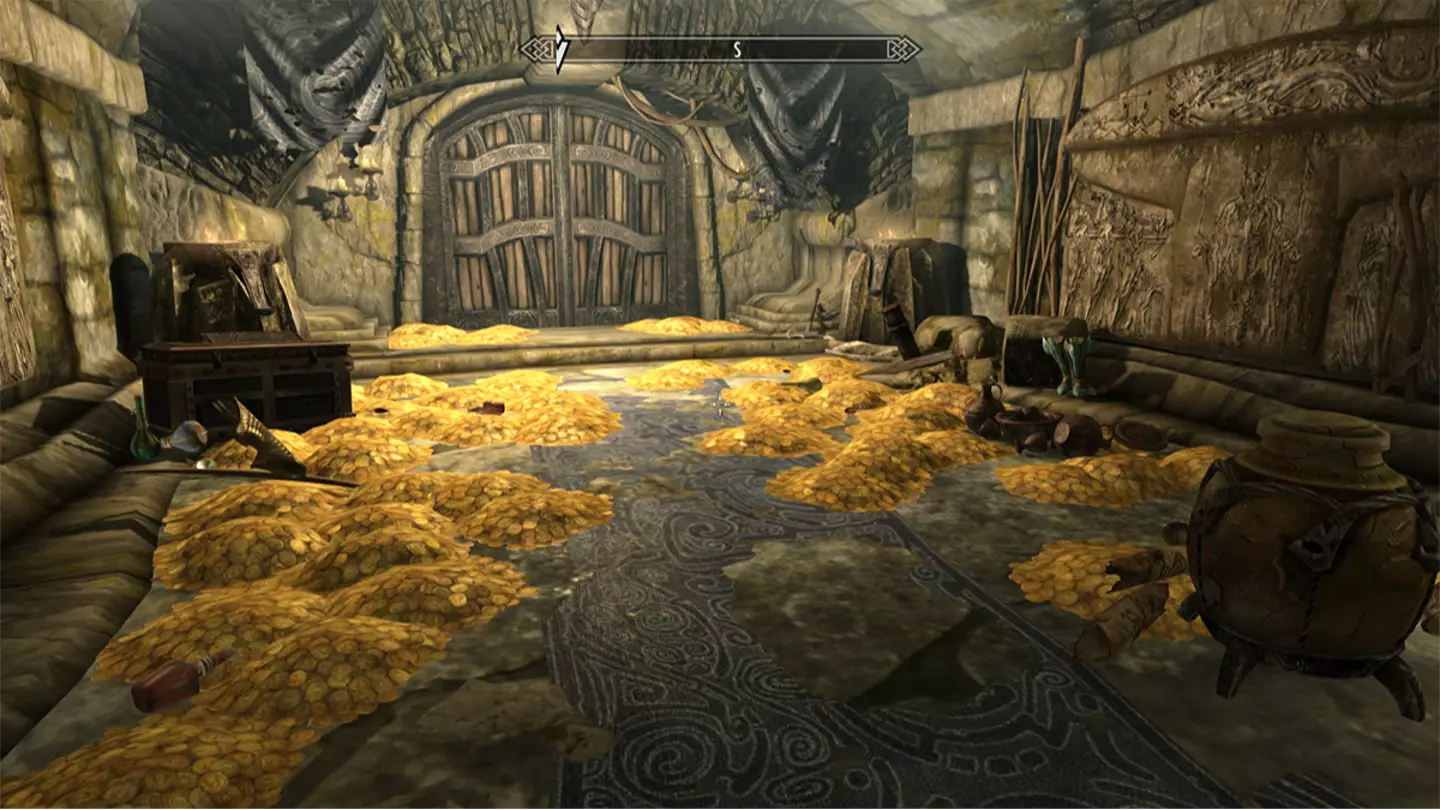Click the S compass direction marker
The height and width of the screenshot is (810, 1440).
[x=737, y=46]
